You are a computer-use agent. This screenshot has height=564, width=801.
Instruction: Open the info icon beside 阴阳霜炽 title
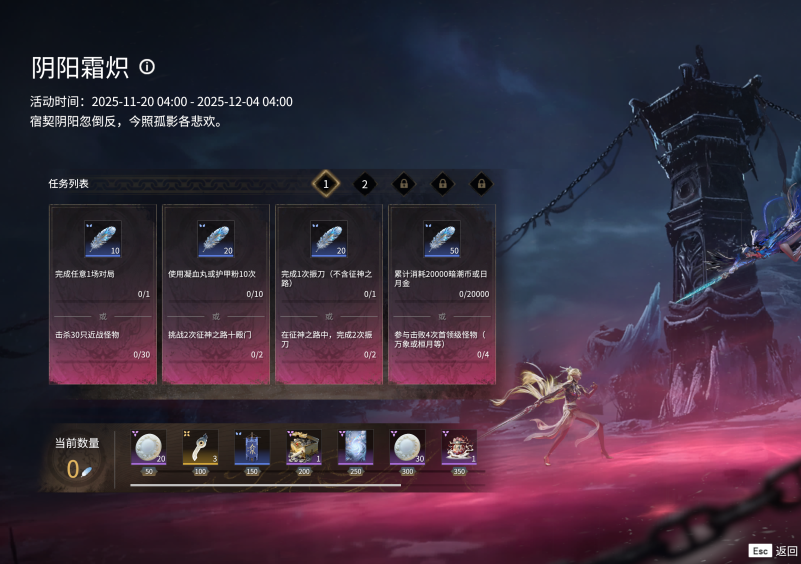pos(147,67)
